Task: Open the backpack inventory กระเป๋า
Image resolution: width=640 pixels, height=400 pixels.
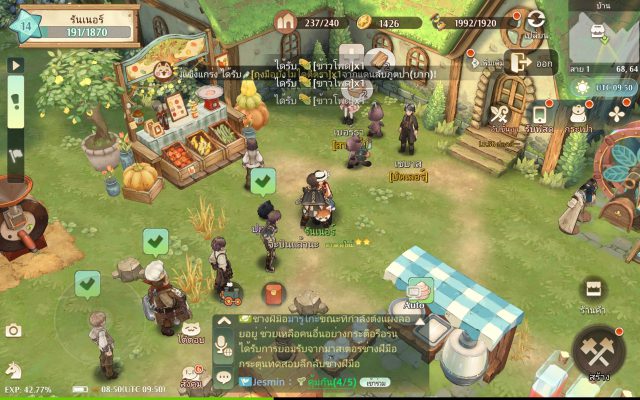Action: (579, 114)
